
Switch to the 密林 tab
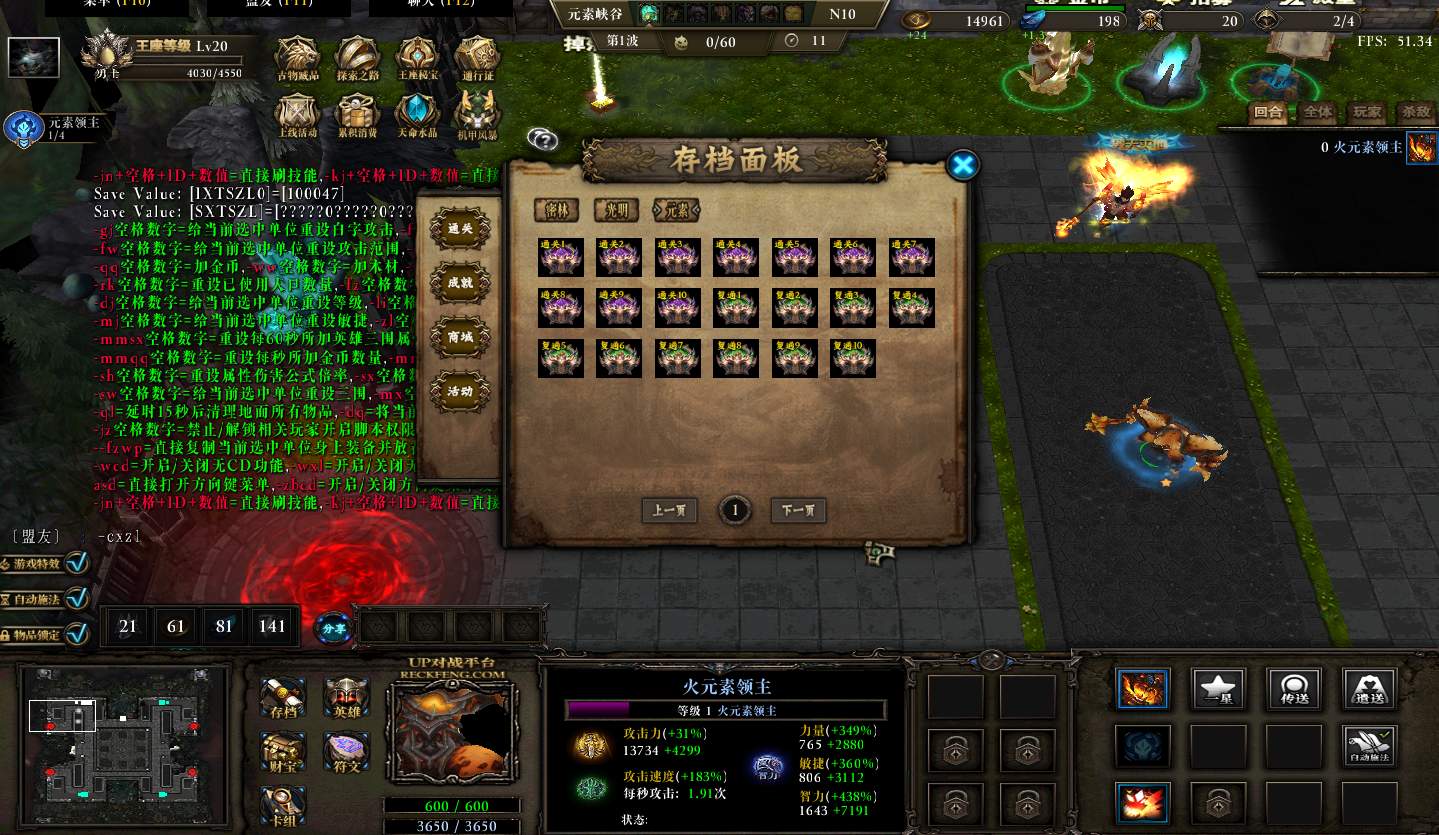(x=556, y=209)
